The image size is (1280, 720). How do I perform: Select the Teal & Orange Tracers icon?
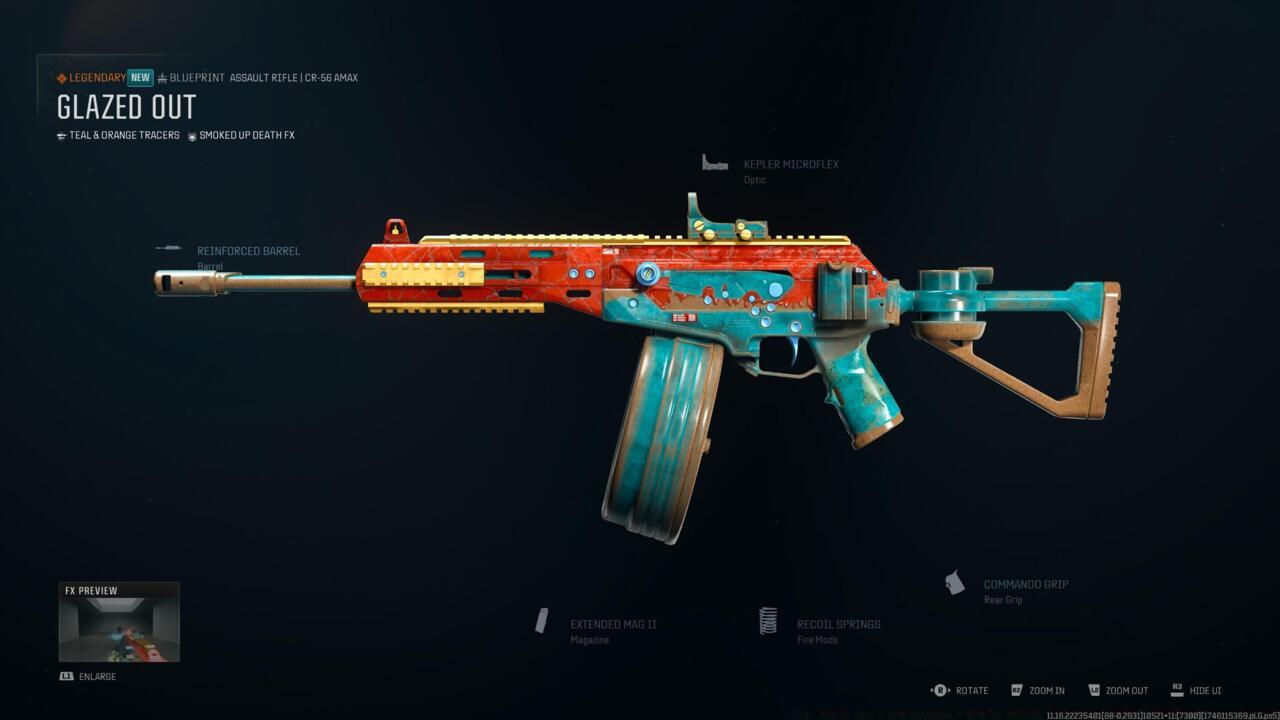[62, 135]
